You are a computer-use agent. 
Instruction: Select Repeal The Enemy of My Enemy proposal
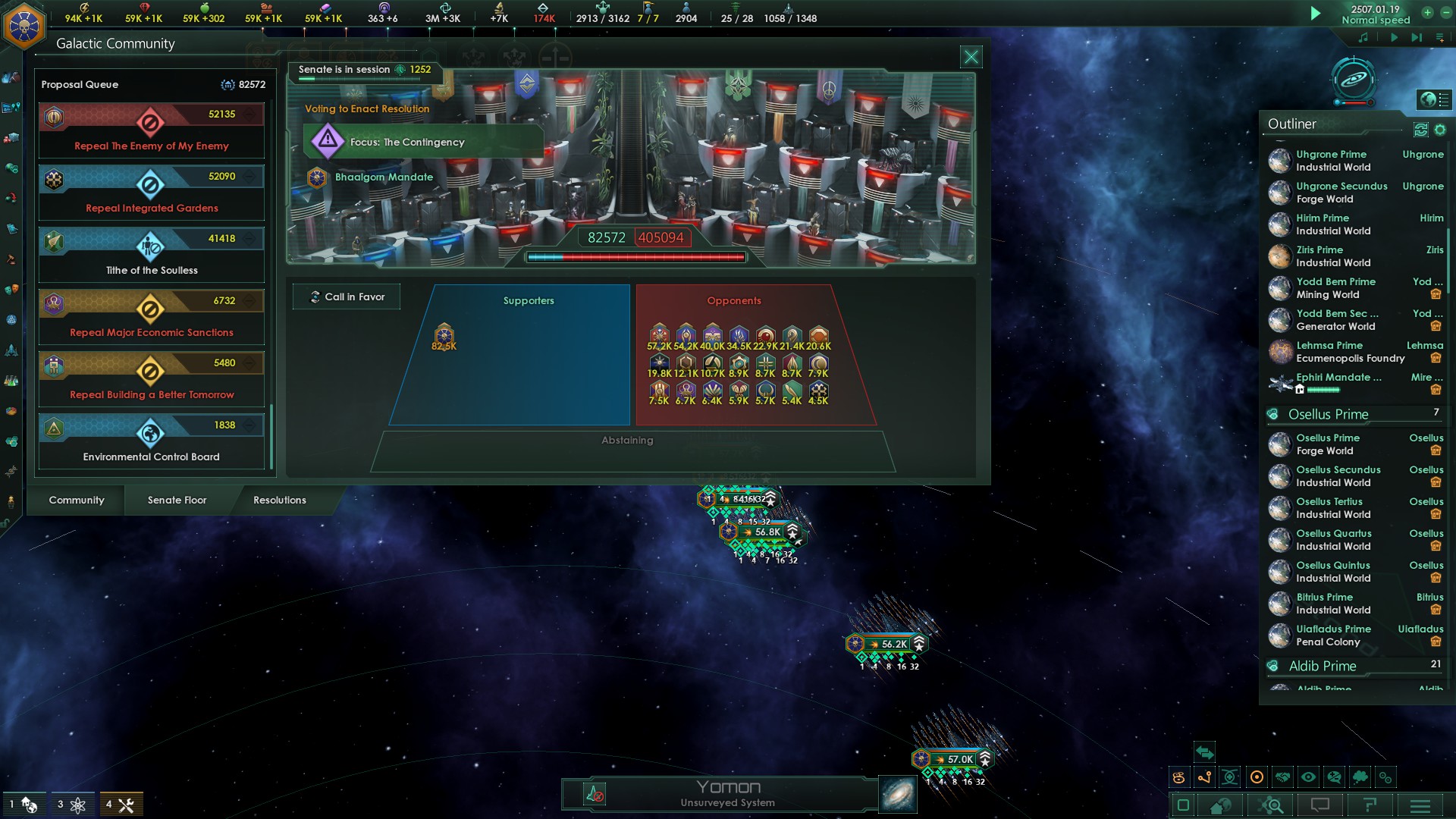pyautogui.click(x=152, y=130)
